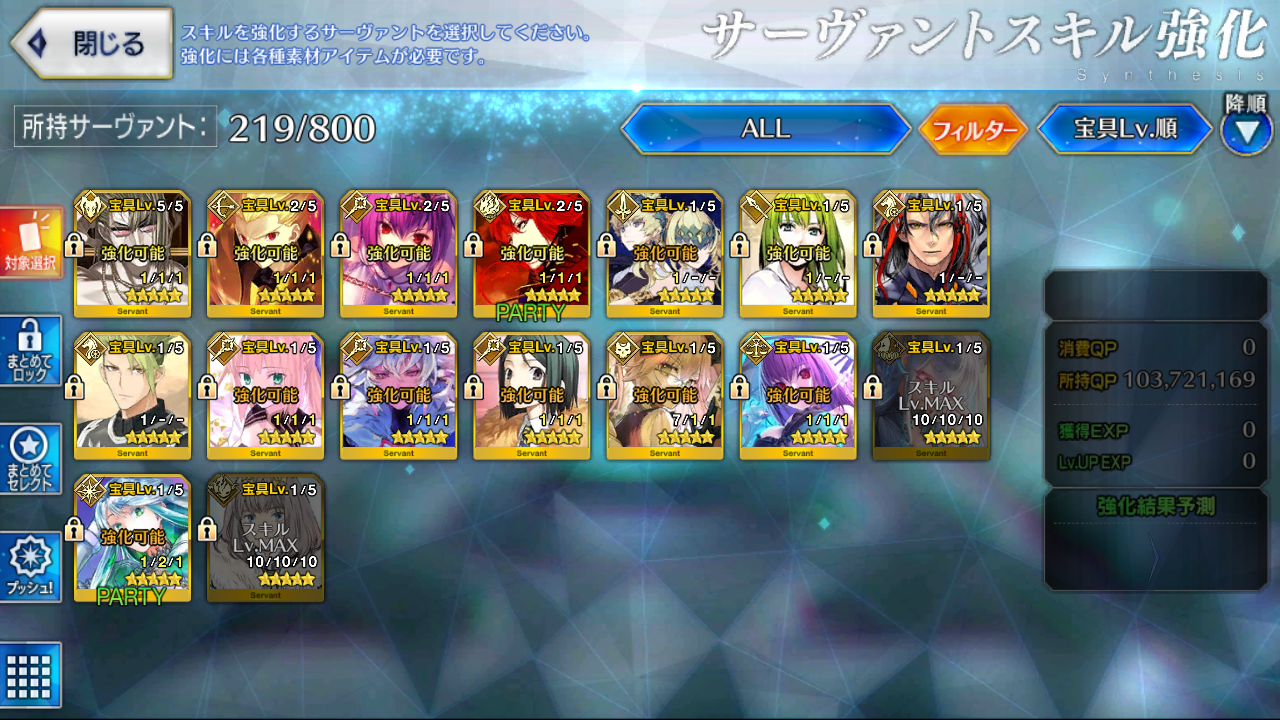The height and width of the screenshot is (720, 1280).
Task: Switch to まとめてセレクト bulk select mode
Action: pos(31,458)
